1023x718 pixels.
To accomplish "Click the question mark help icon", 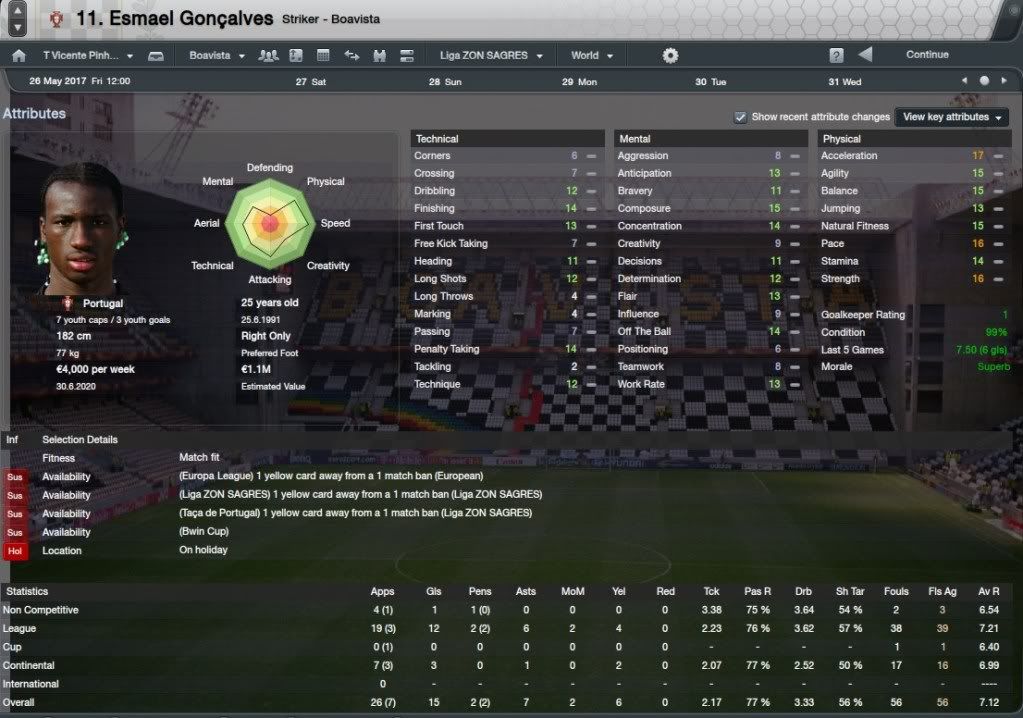I will tap(836, 56).
